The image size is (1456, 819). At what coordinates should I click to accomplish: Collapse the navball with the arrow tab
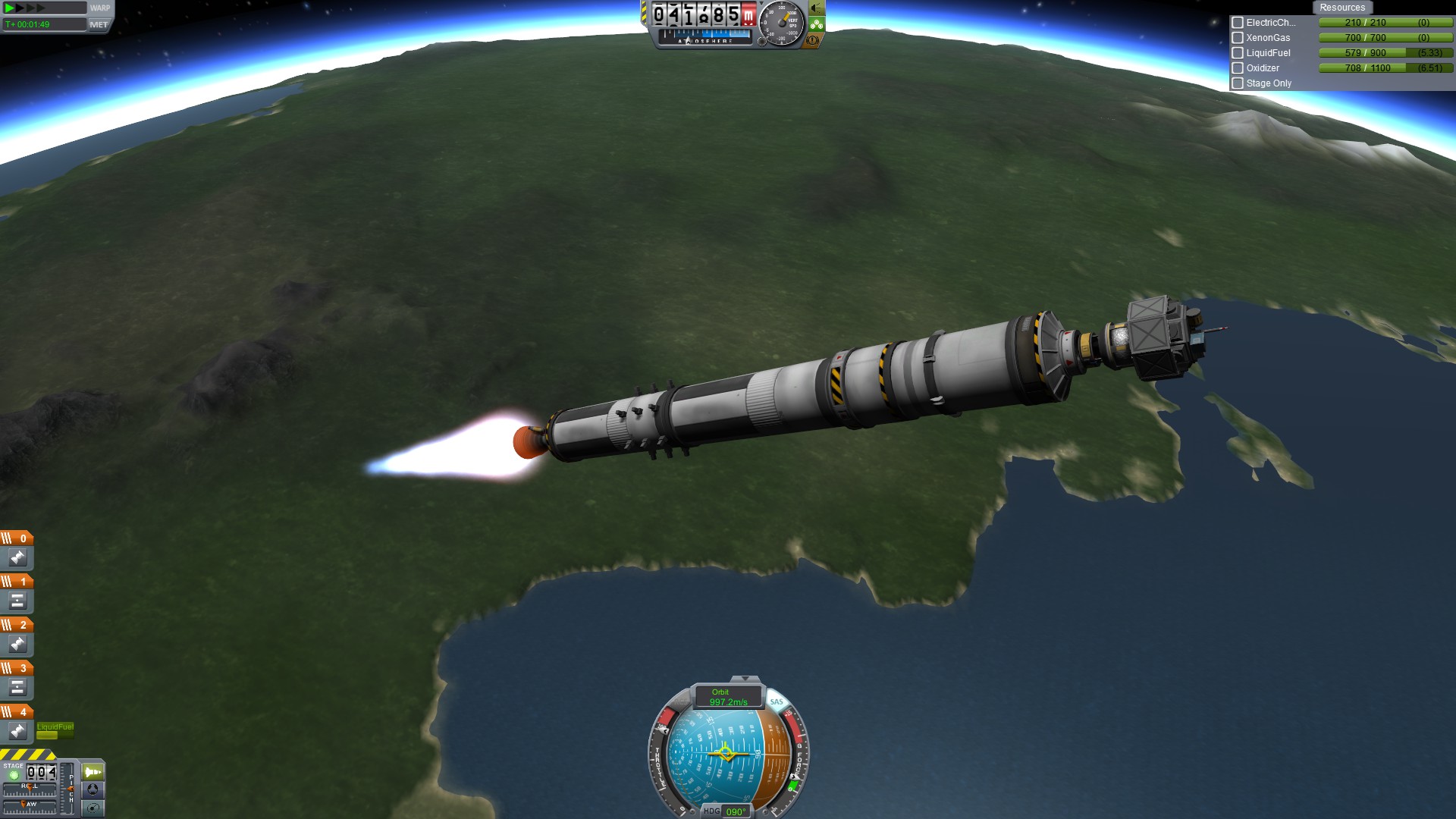click(x=745, y=679)
